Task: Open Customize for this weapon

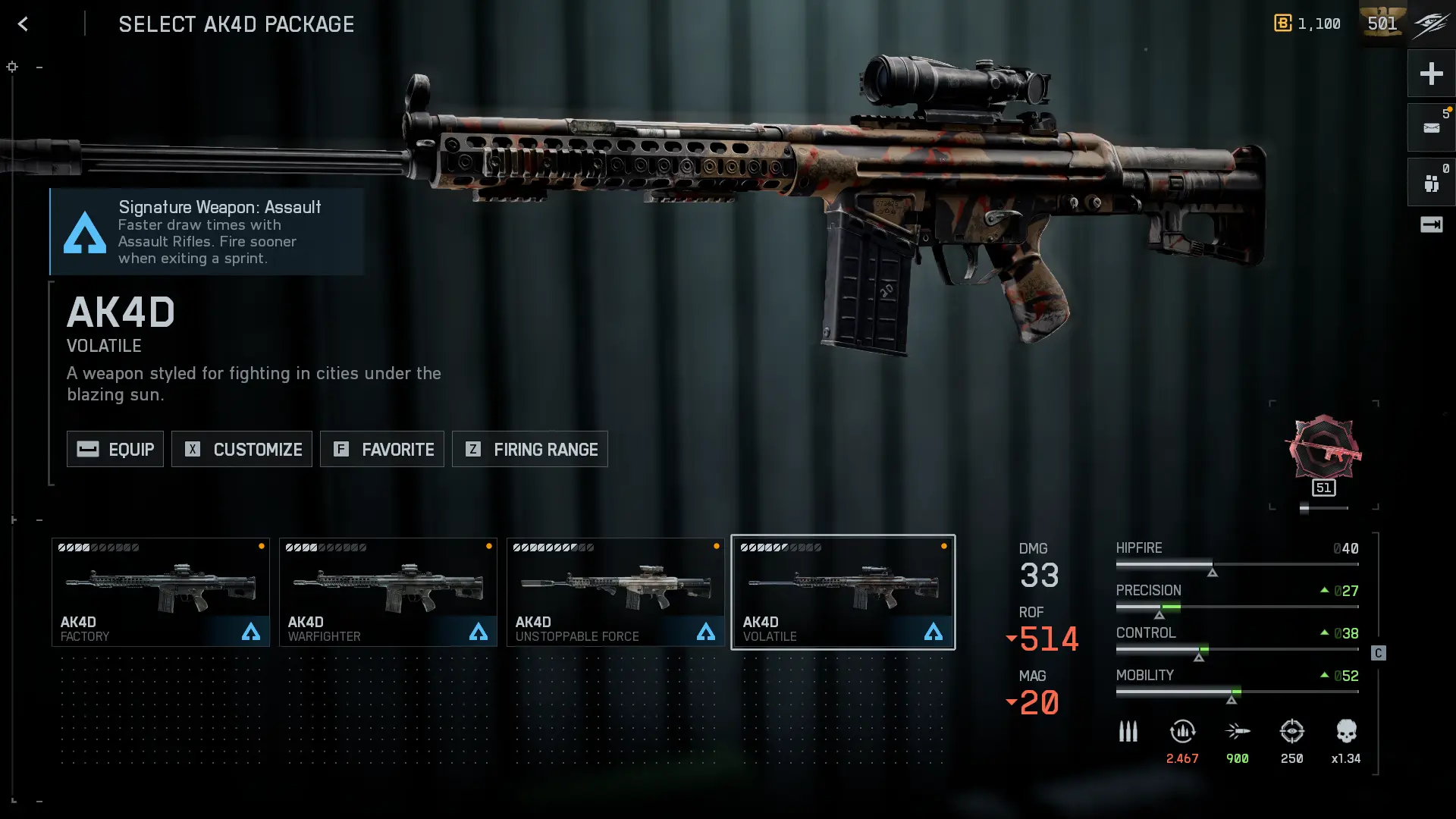Action: [x=242, y=449]
